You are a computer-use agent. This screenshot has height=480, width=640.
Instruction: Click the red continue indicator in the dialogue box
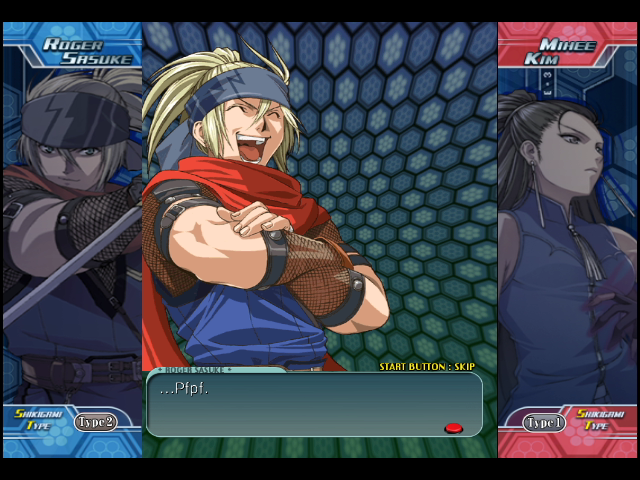453,428
